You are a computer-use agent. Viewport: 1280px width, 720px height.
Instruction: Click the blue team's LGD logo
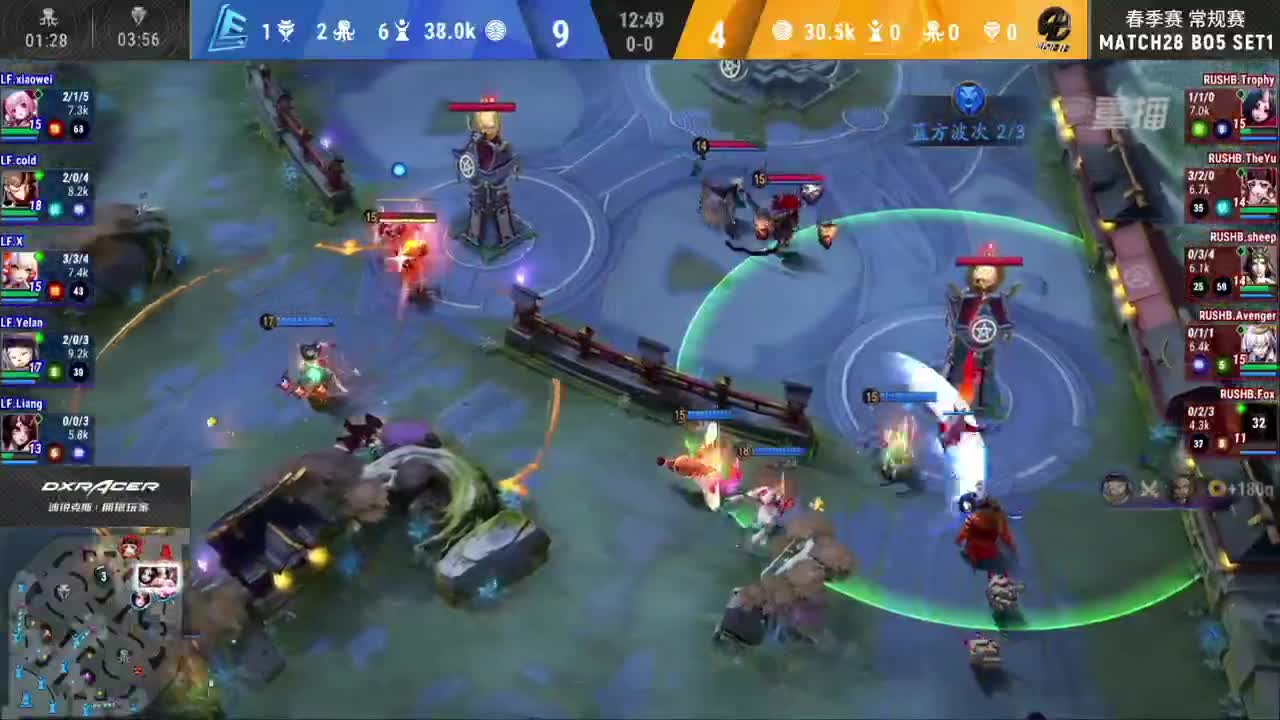click(233, 25)
